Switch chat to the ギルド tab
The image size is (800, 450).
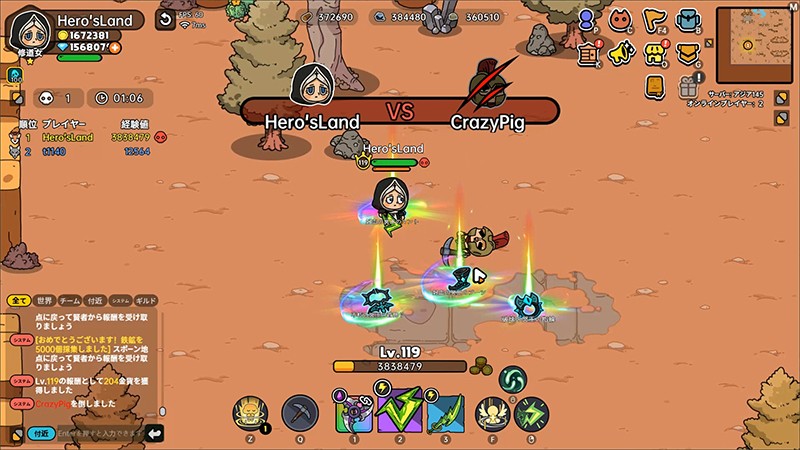point(146,300)
